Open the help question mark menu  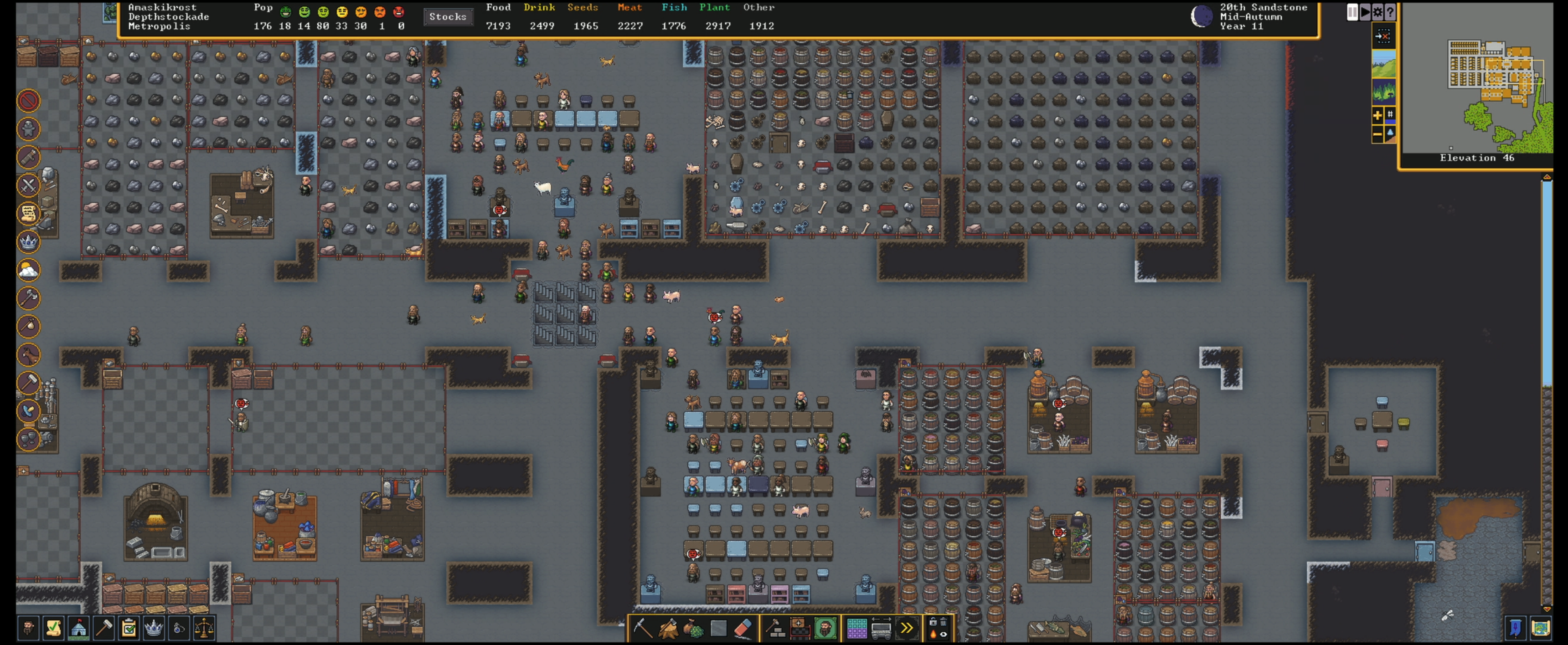1390,12
